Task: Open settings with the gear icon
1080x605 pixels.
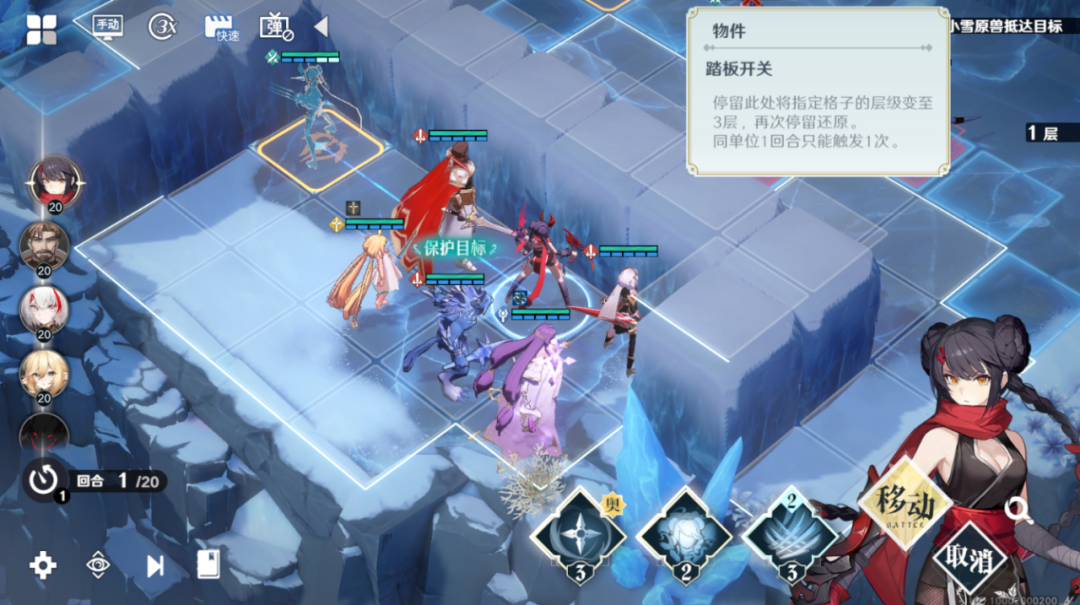Action: 43,566
